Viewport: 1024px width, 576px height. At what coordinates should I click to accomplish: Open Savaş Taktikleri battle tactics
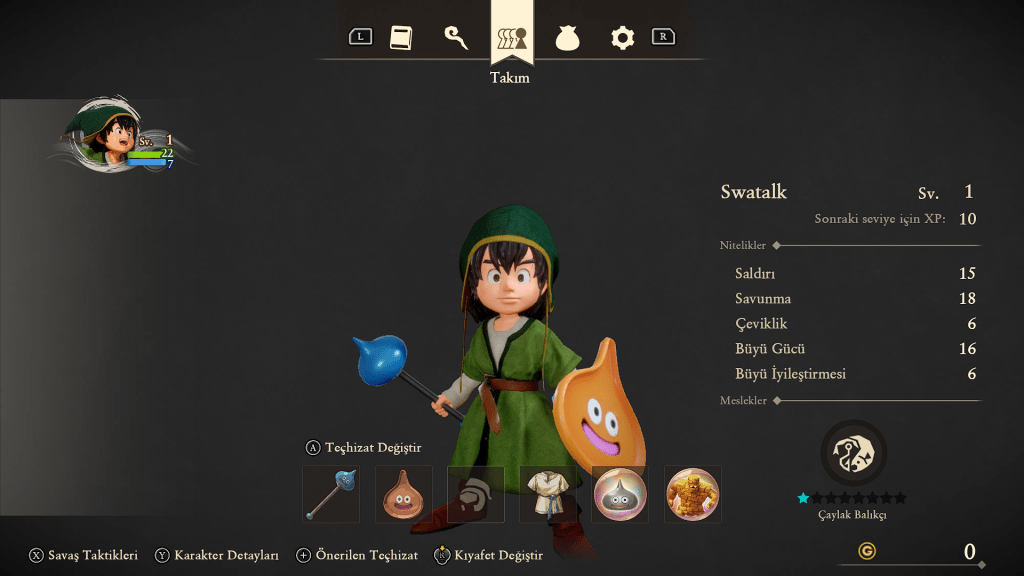(x=84, y=555)
